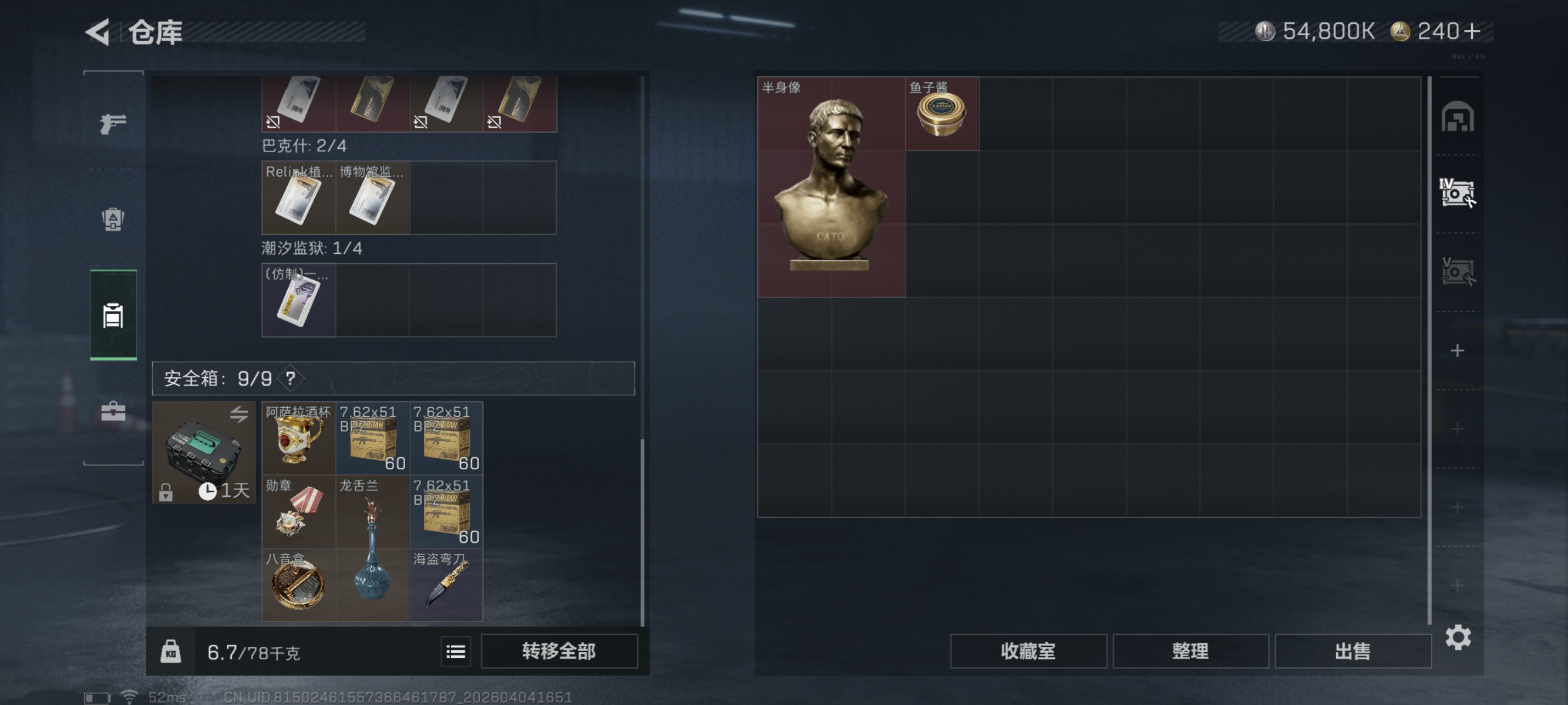Screen dimensions: 1568x705
Task: Switch to list view beside the weight display
Action: [x=455, y=652]
